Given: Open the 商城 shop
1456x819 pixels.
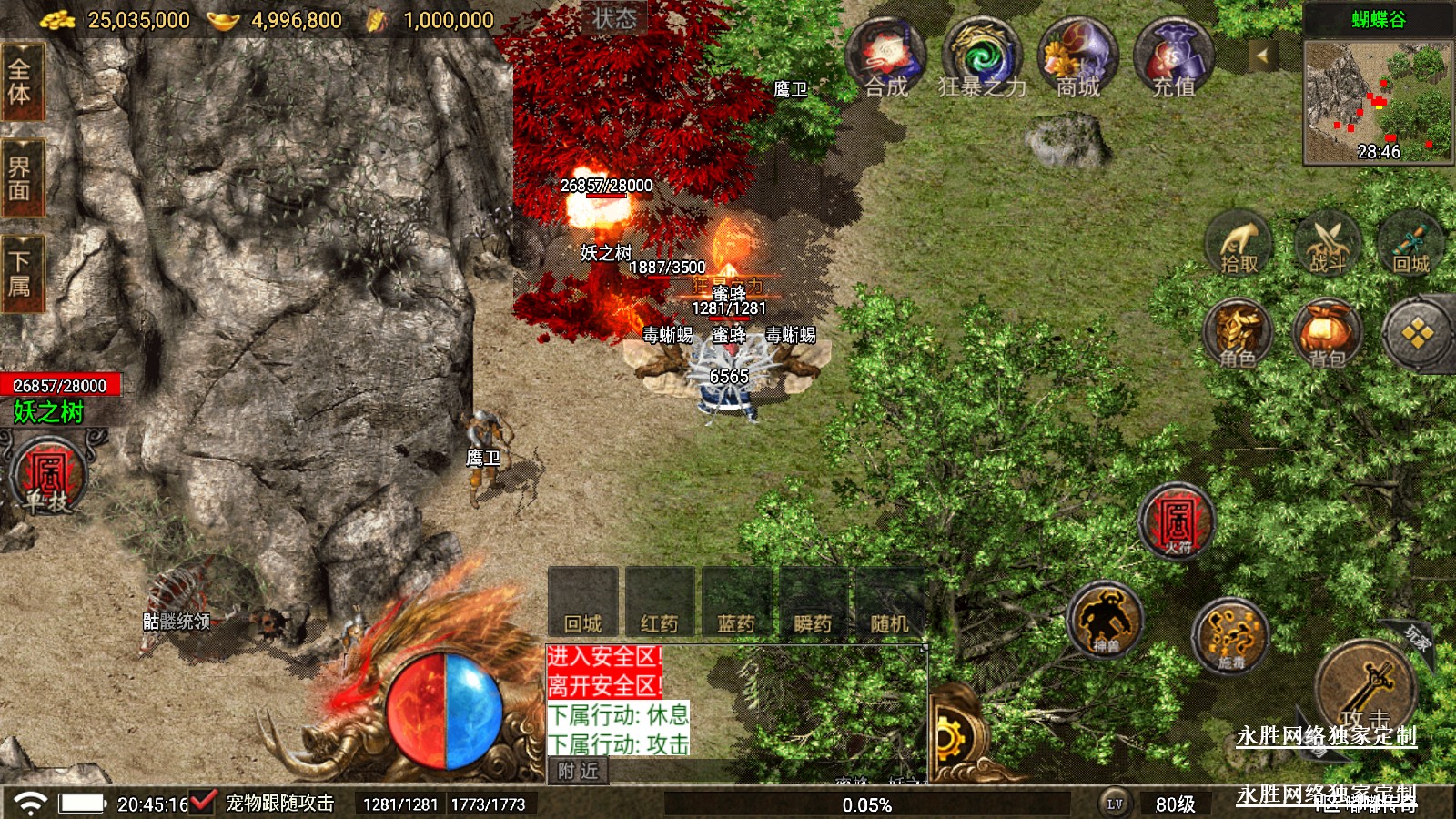Looking at the screenshot, I should click(1078, 58).
